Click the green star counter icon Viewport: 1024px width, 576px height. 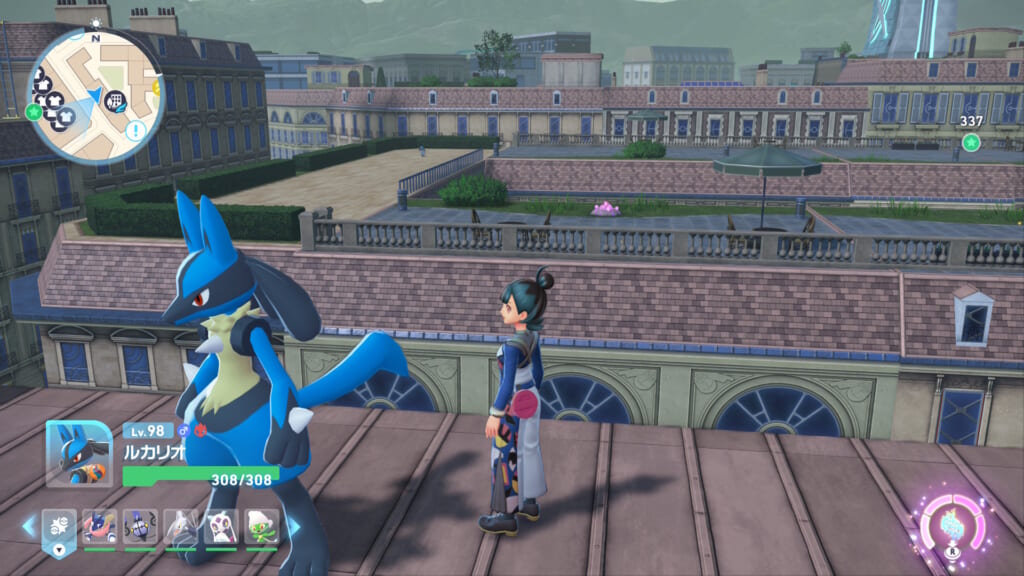click(x=970, y=142)
